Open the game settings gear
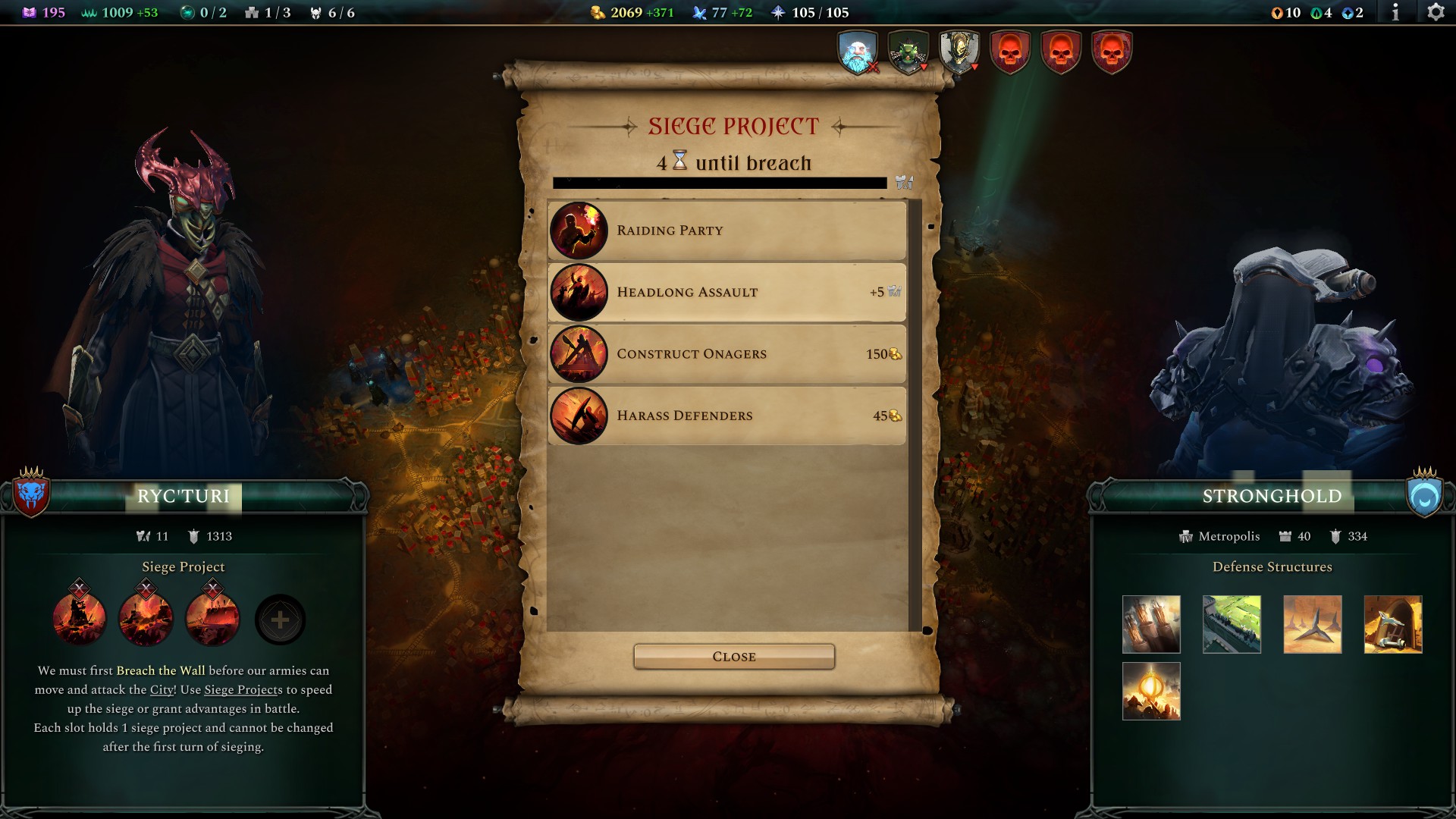The height and width of the screenshot is (819, 1456). tap(1437, 11)
